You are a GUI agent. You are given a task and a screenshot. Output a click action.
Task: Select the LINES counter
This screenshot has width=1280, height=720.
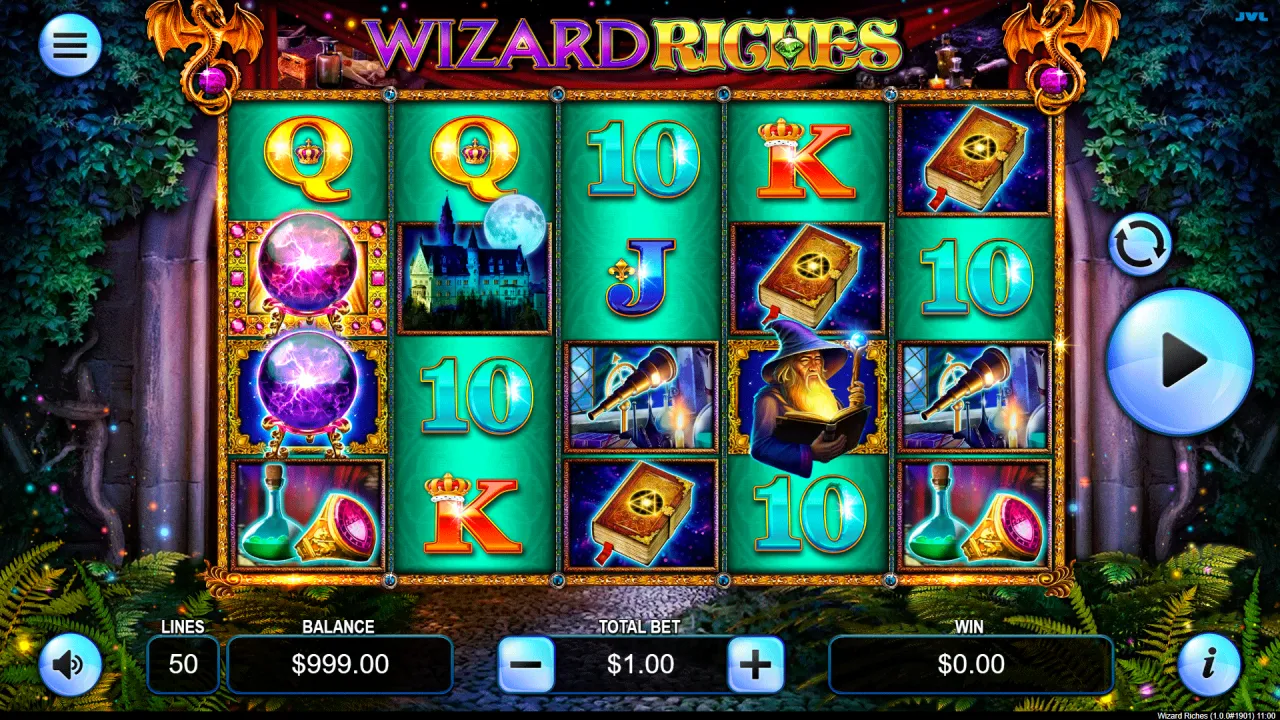pyautogui.click(x=183, y=664)
